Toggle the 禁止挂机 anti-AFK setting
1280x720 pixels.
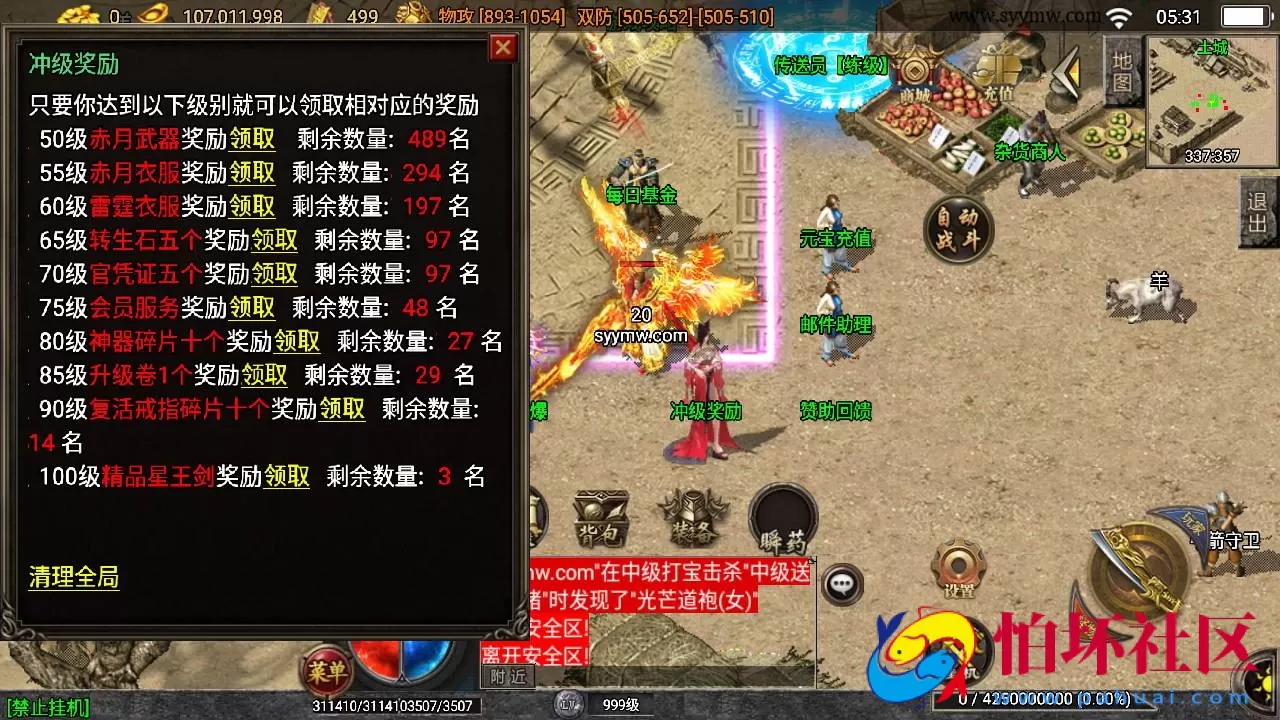point(49,707)
